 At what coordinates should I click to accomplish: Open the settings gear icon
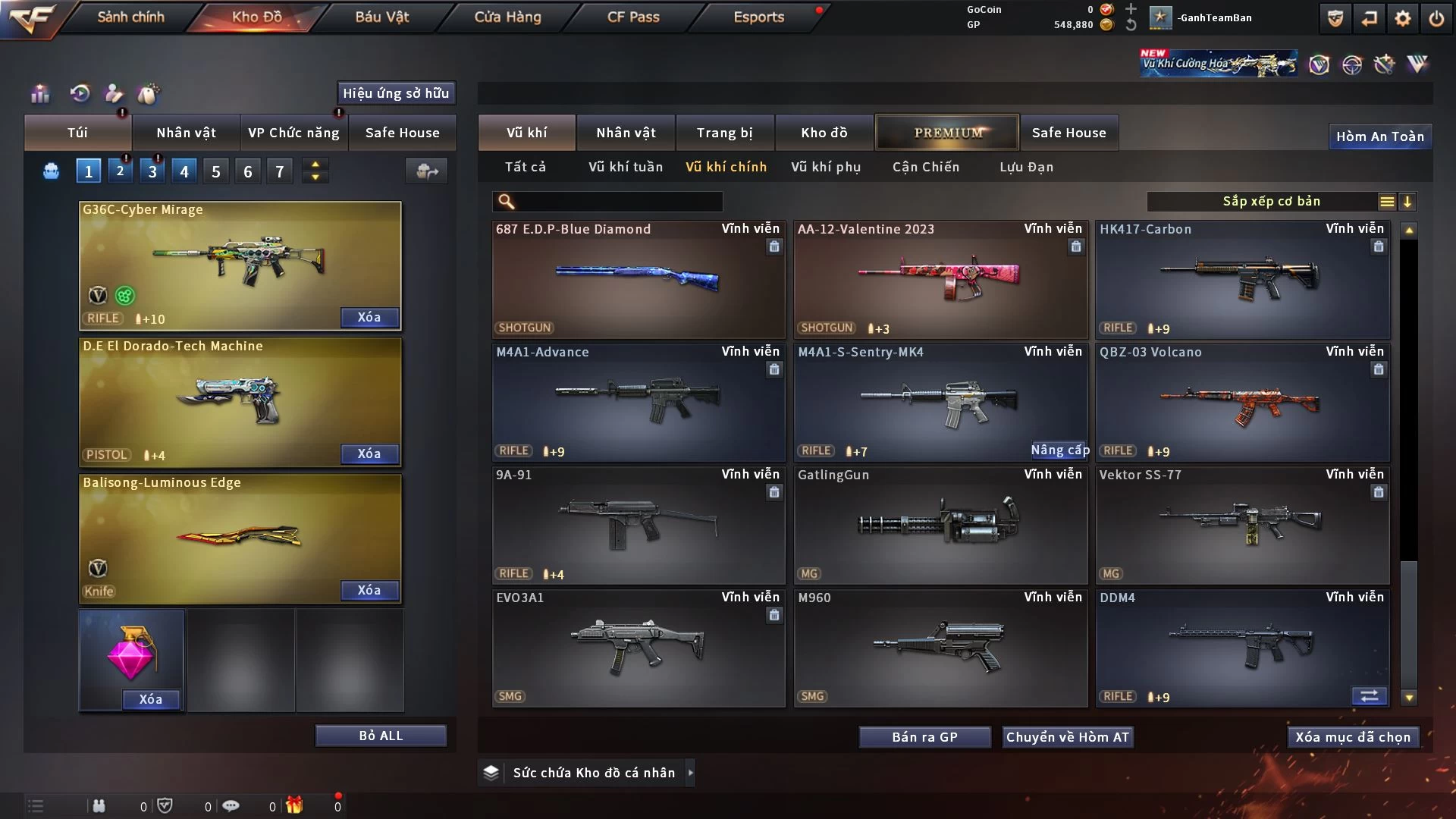point(1402,18)
